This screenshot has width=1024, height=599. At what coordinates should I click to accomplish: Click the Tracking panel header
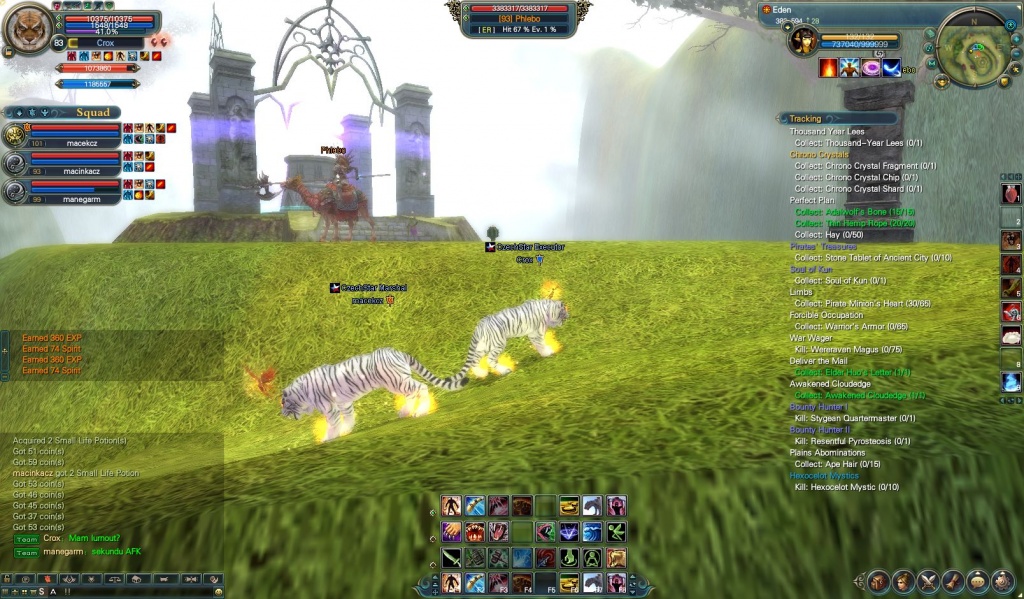(x=805, y=118)
